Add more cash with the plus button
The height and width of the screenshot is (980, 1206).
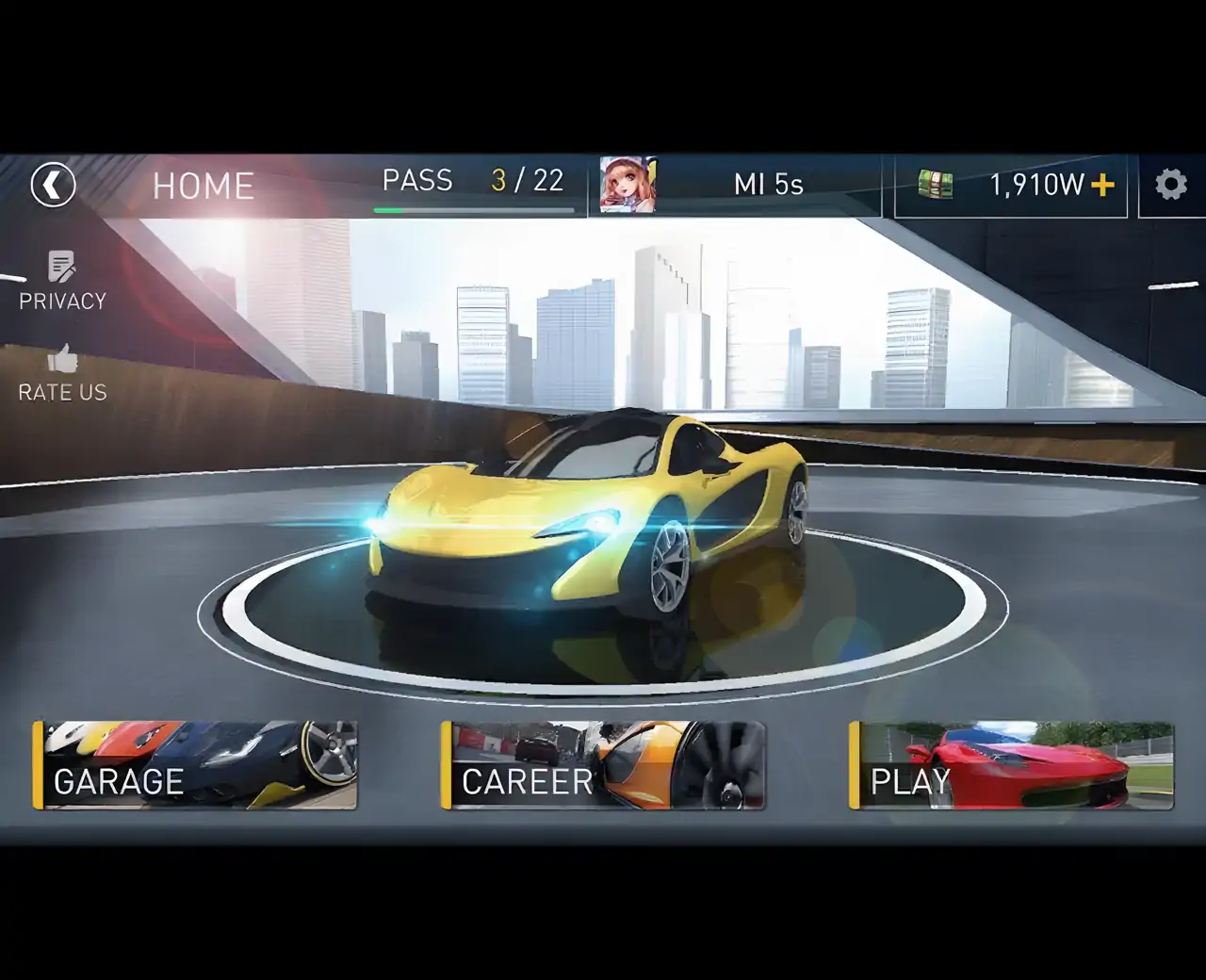click(x=1101, y=185)
